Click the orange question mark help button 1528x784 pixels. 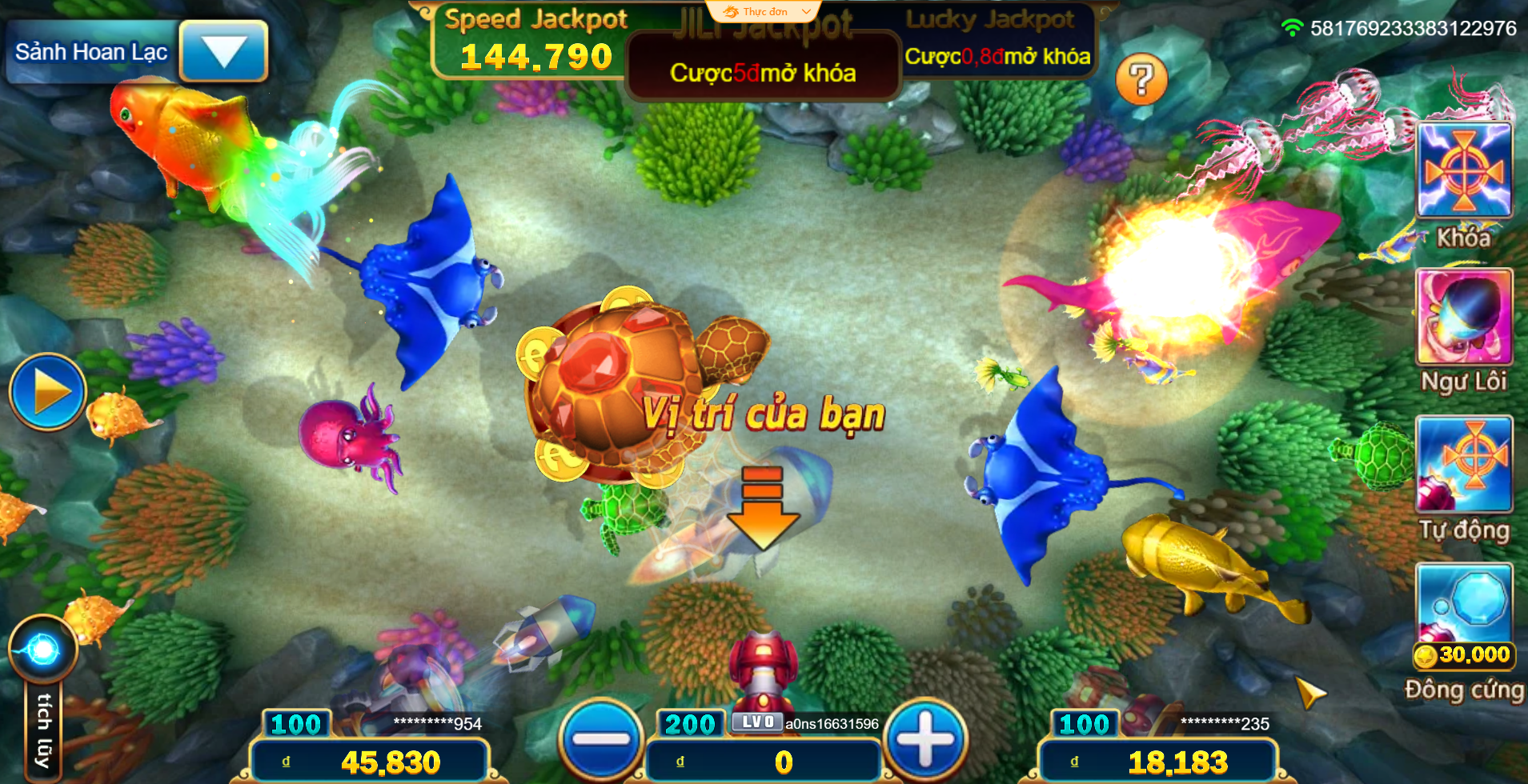pyautogui.click(x=1141, y=79)
